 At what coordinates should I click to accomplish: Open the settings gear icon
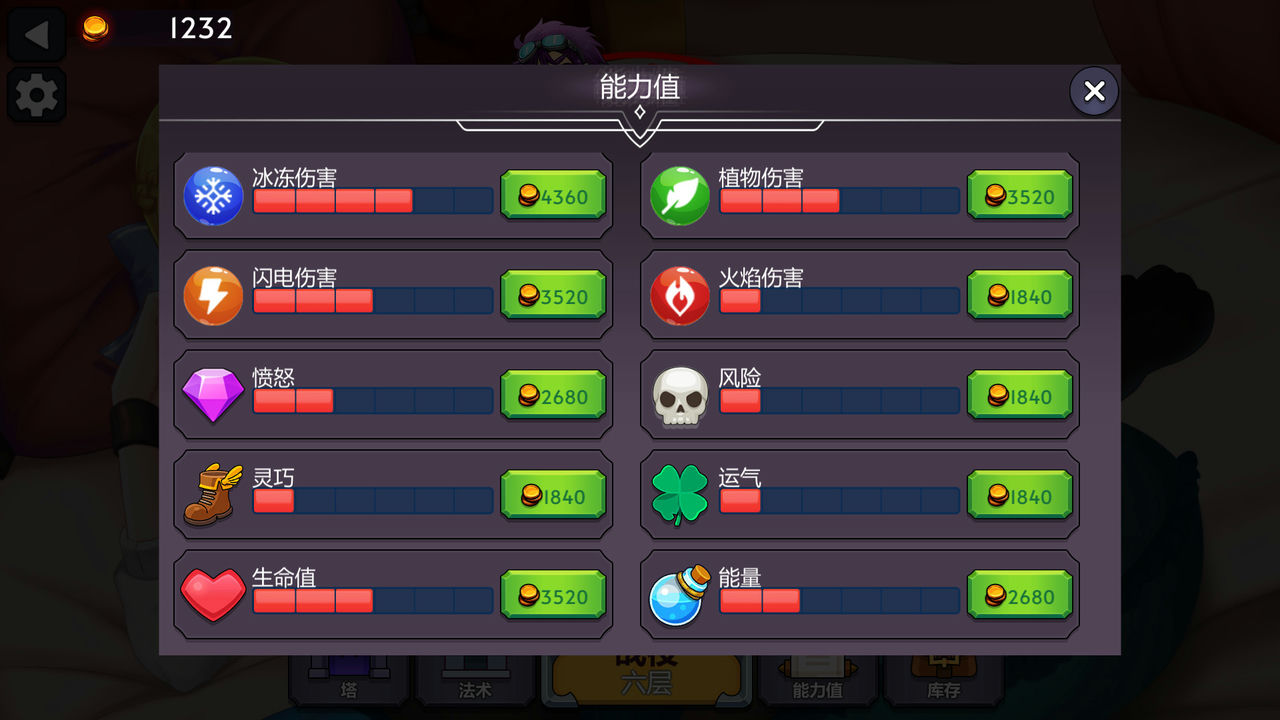point(36,95)
